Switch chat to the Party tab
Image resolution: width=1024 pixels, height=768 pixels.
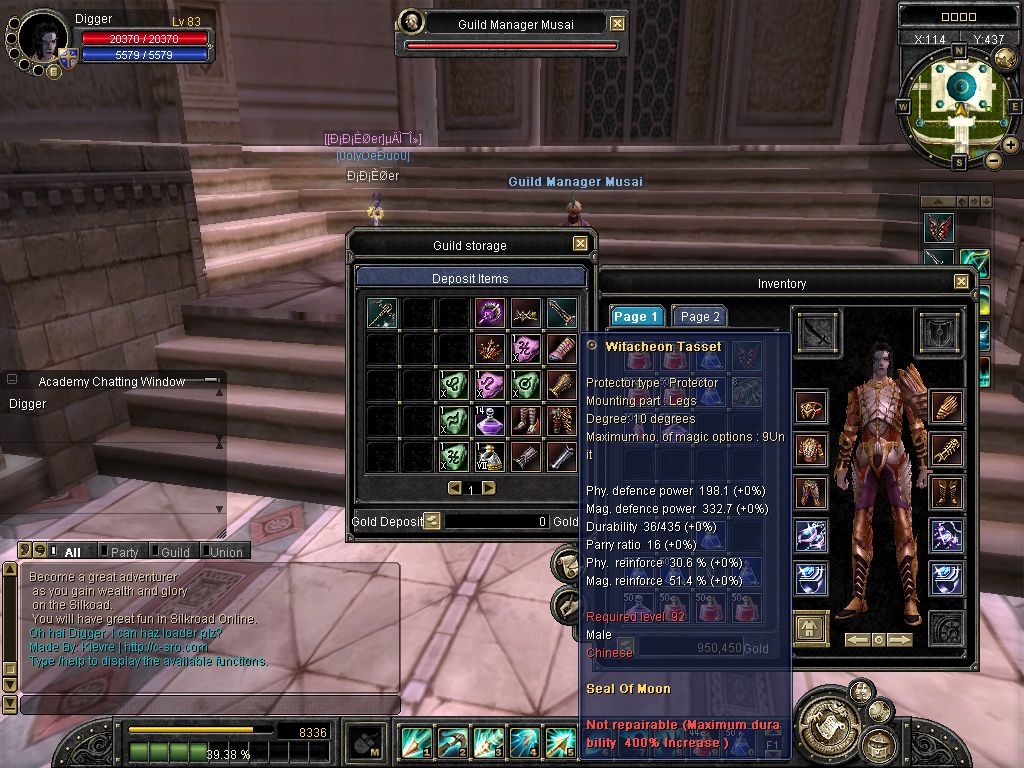124,551
